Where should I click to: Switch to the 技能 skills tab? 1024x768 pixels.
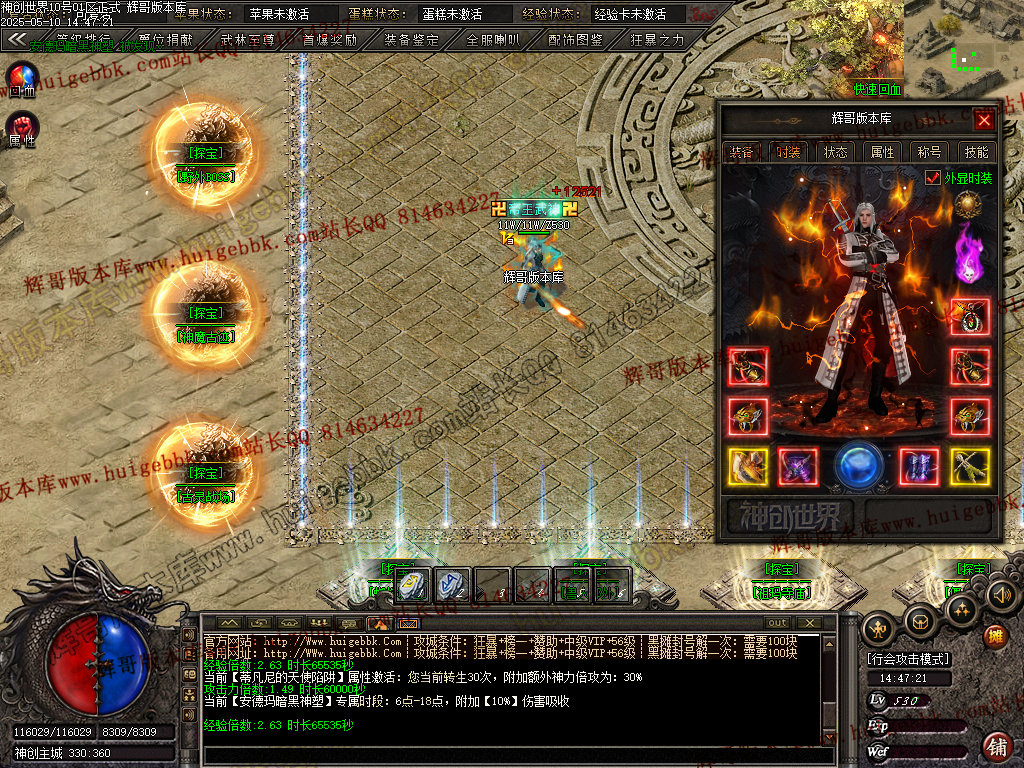click(x=976, y=152)
